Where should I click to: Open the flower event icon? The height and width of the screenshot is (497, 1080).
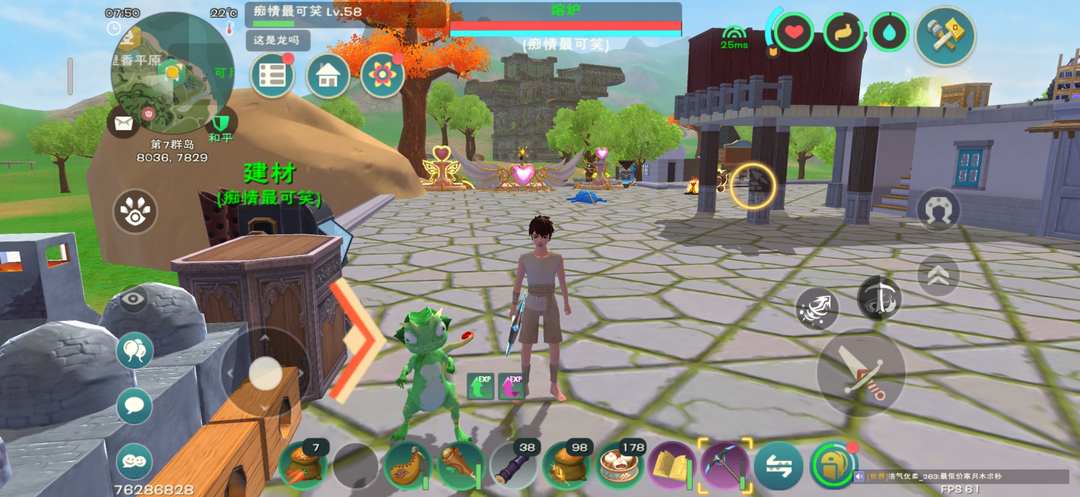pos(381,76)
